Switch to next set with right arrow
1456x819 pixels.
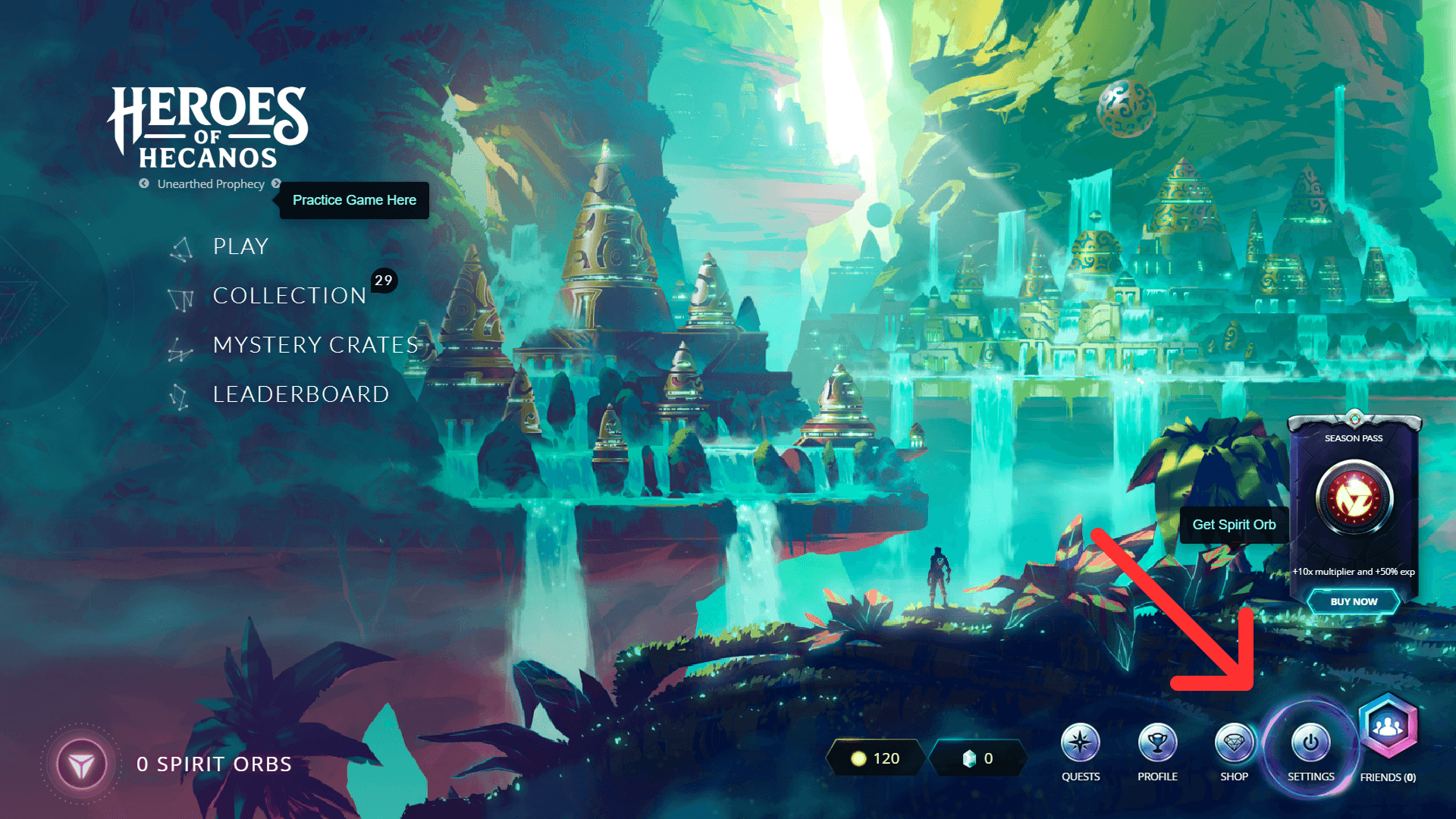[x=276, y=184]
